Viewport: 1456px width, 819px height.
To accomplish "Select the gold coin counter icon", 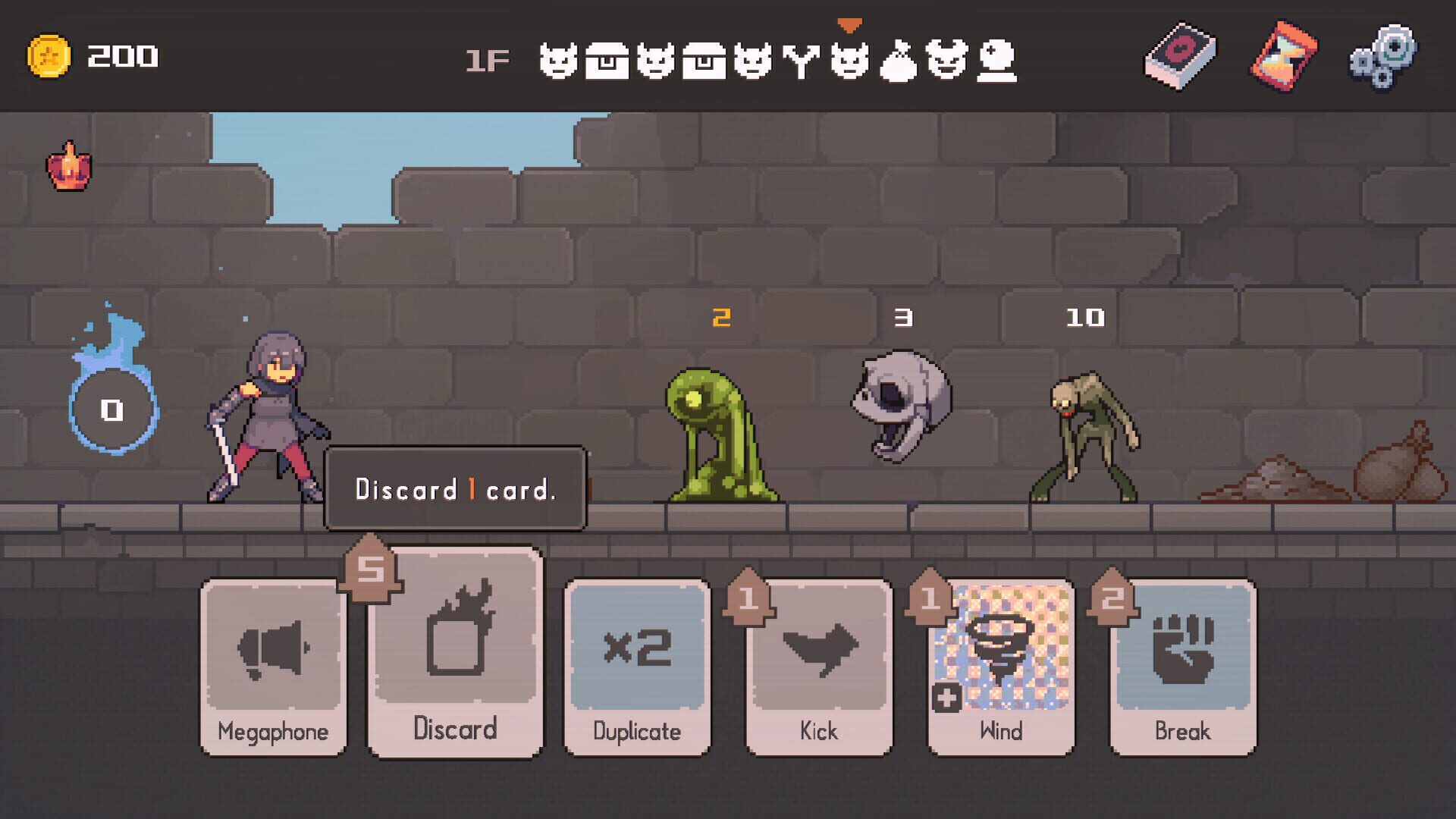I will tap(51, 55).
